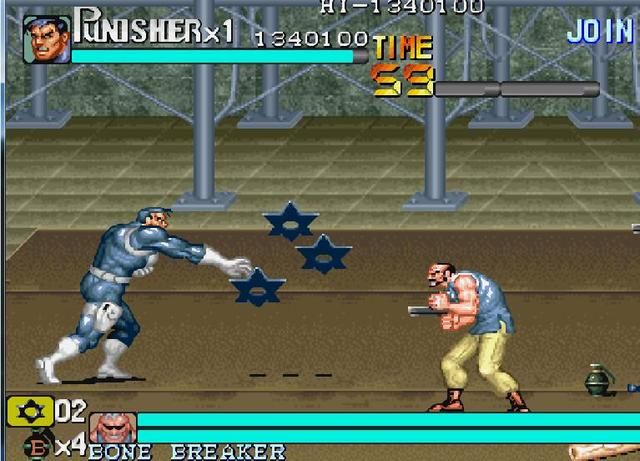Click the Punisher player portrait
The height and width of the screenshot is (461, 640).
[46, 39]
